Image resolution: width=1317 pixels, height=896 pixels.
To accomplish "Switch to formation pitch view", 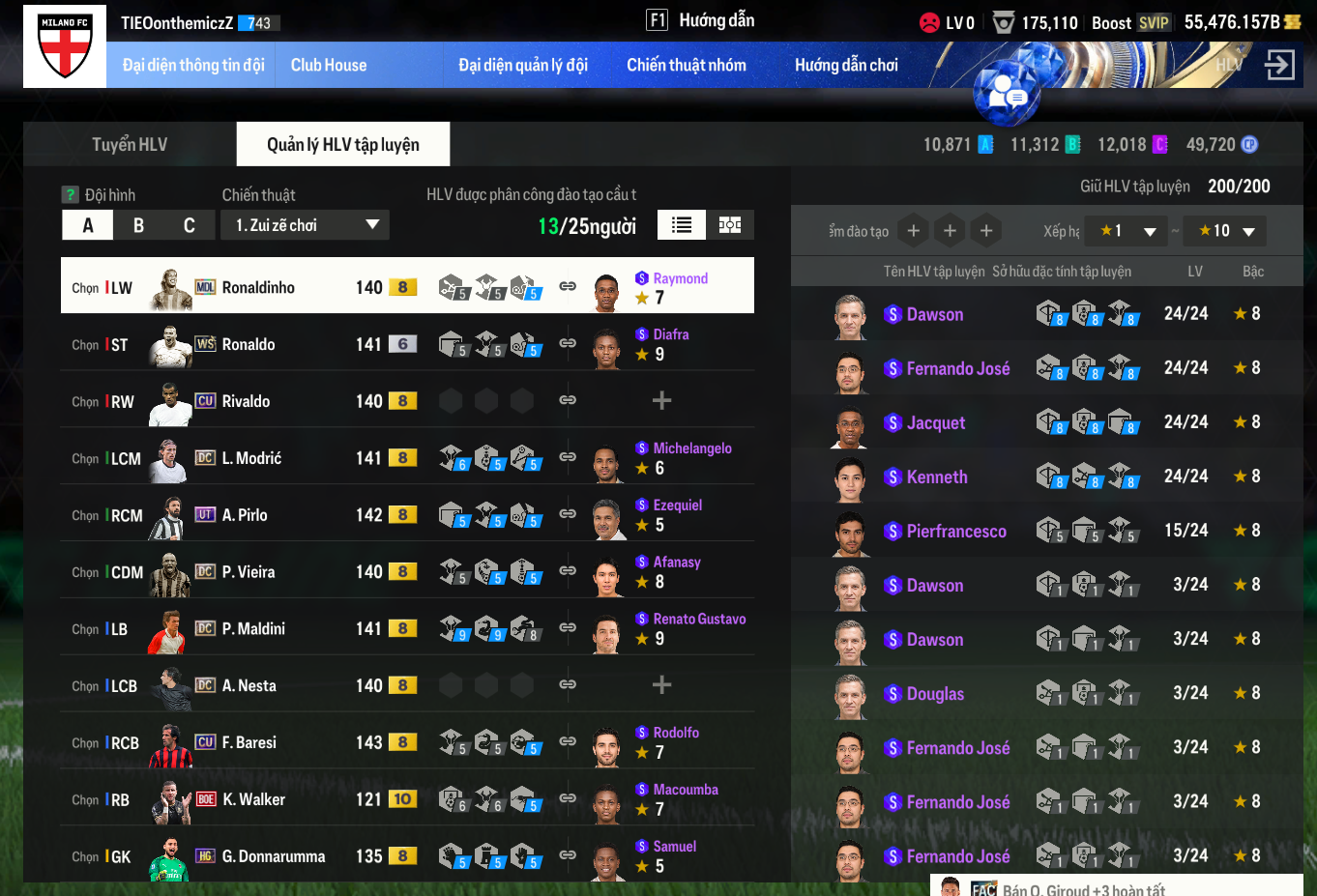I will coord(730,225).
